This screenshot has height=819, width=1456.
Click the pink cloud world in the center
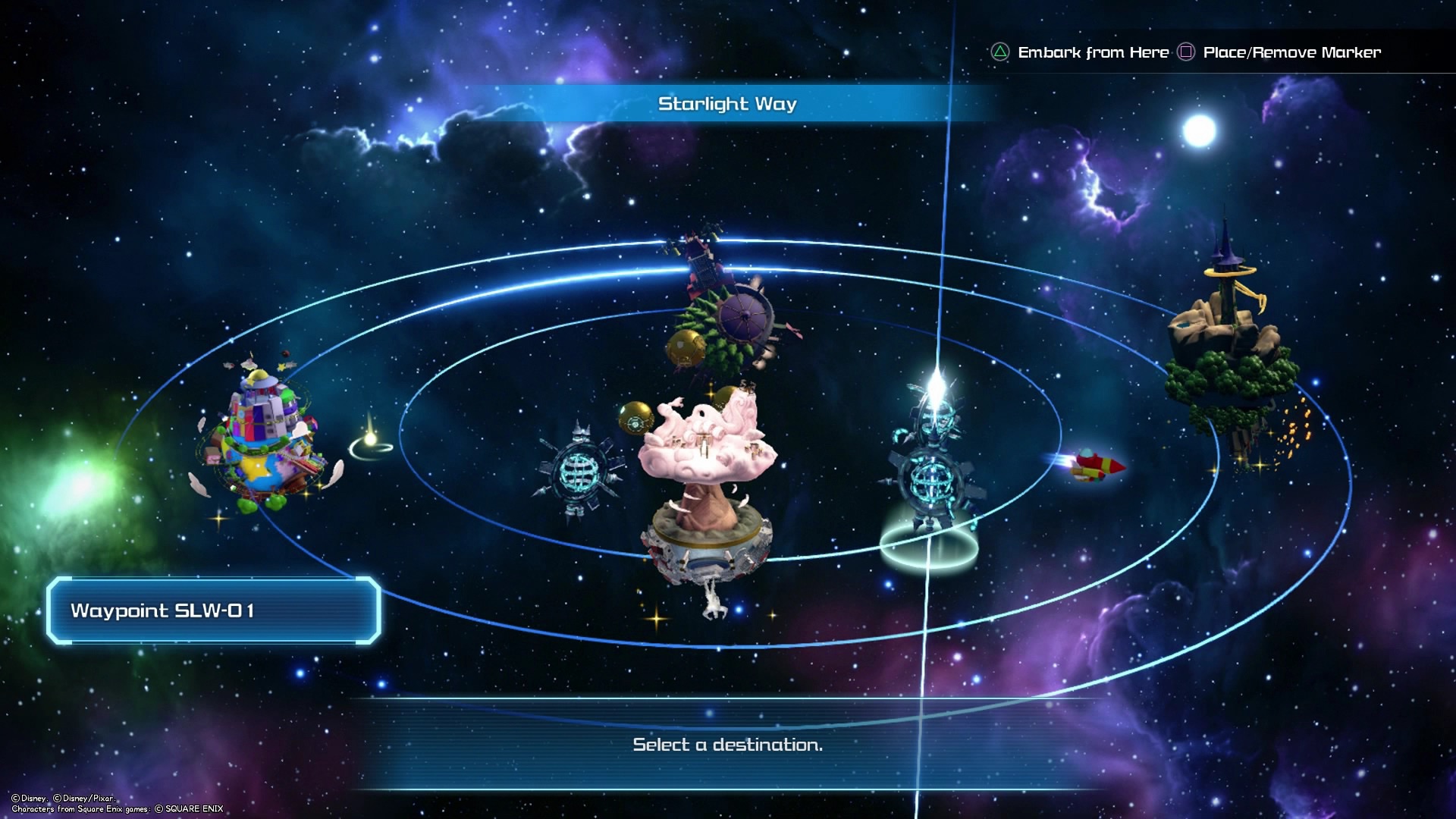tap(705, 455)
